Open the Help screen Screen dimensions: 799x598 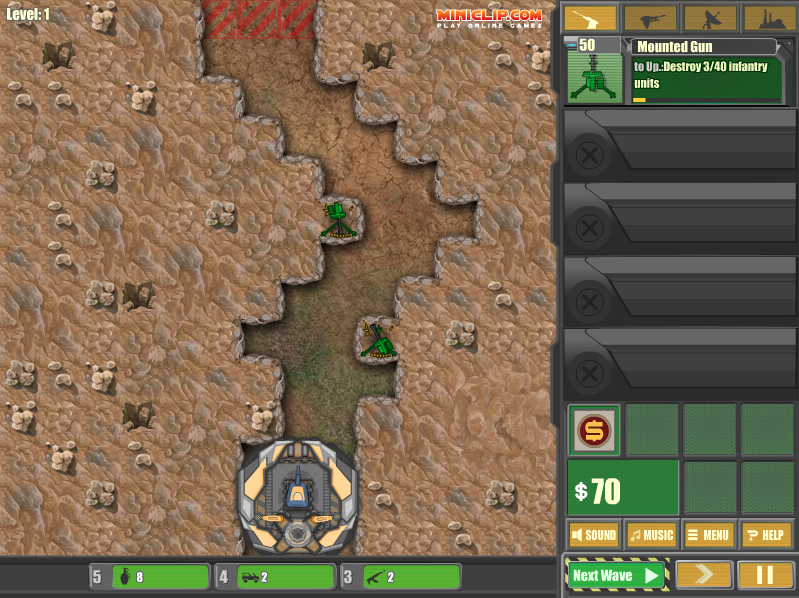[767, 535]
